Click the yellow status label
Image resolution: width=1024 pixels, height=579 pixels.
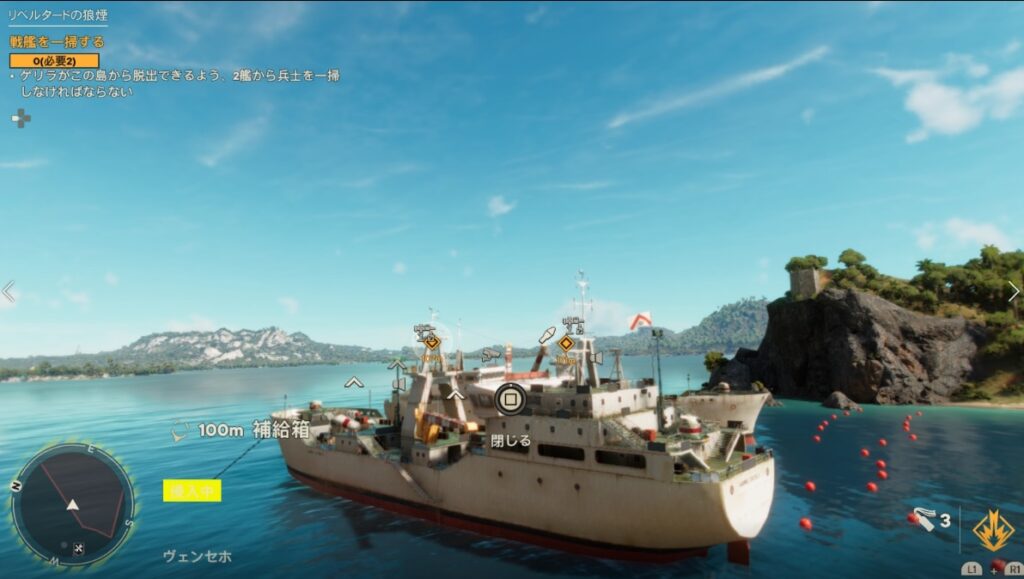point(192,490)
